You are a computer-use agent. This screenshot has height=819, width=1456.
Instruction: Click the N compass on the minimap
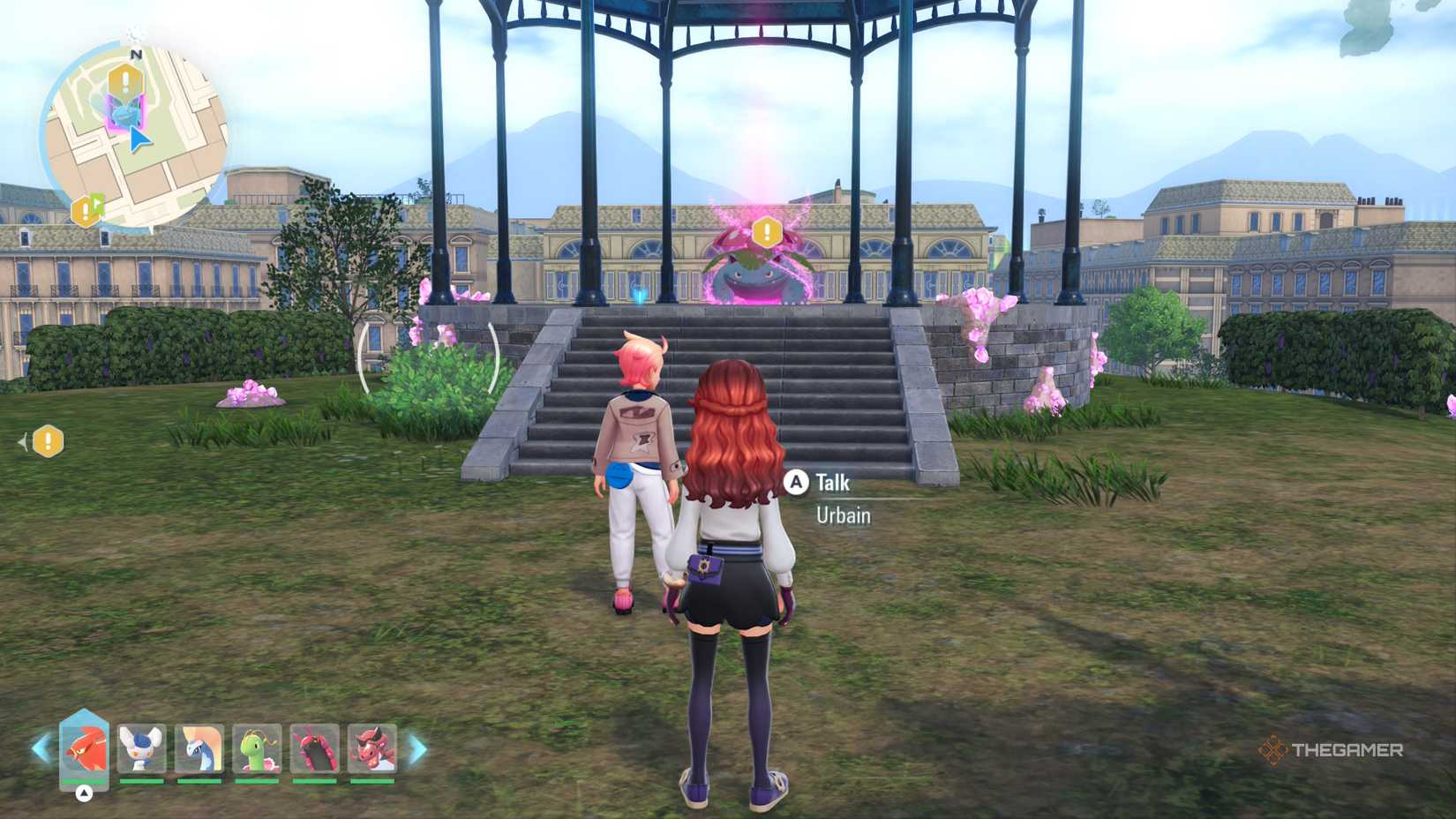coord(134,55)
